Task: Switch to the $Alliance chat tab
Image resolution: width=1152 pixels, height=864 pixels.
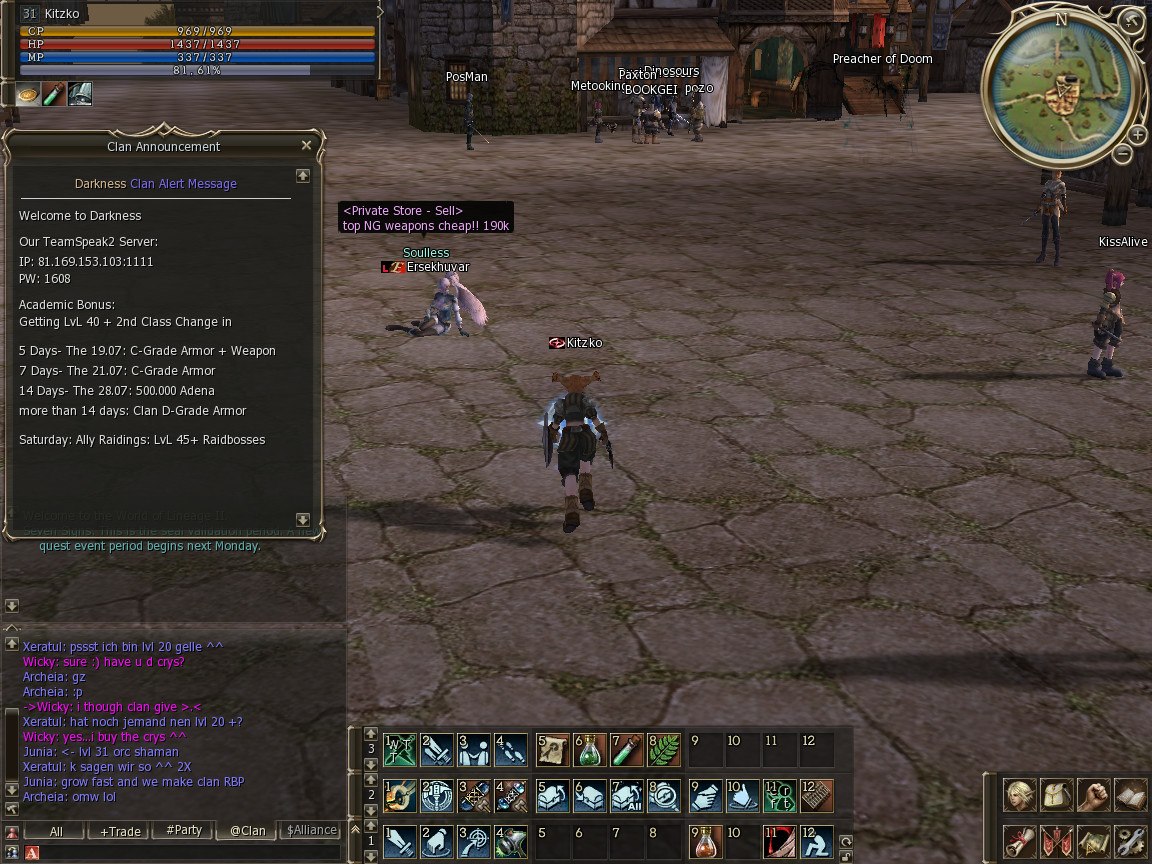Action: pyautogui.click(x=311, y=831)
